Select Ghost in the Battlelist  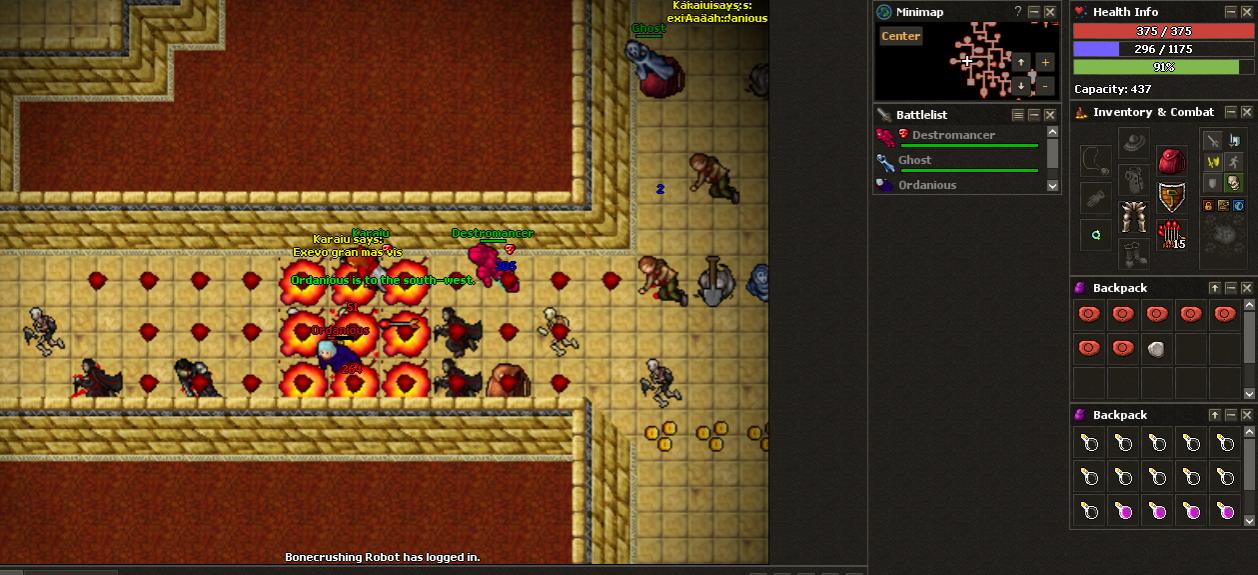click(x=914, y=160)
